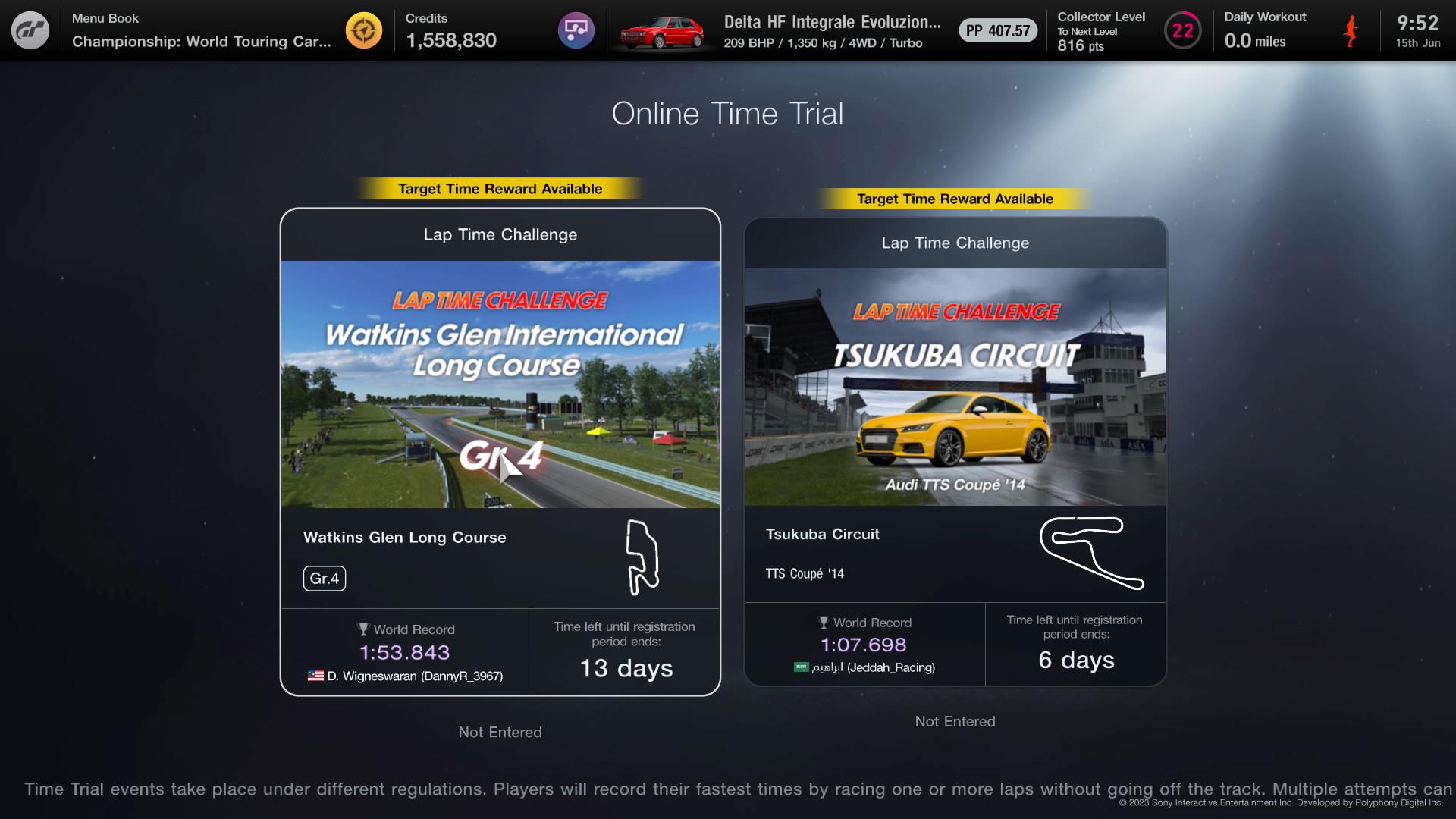1456x819 pixels.
Task: Open Menu Book Championship: World Touring Car
Action: pyautogui.click(x=201, y=32)
